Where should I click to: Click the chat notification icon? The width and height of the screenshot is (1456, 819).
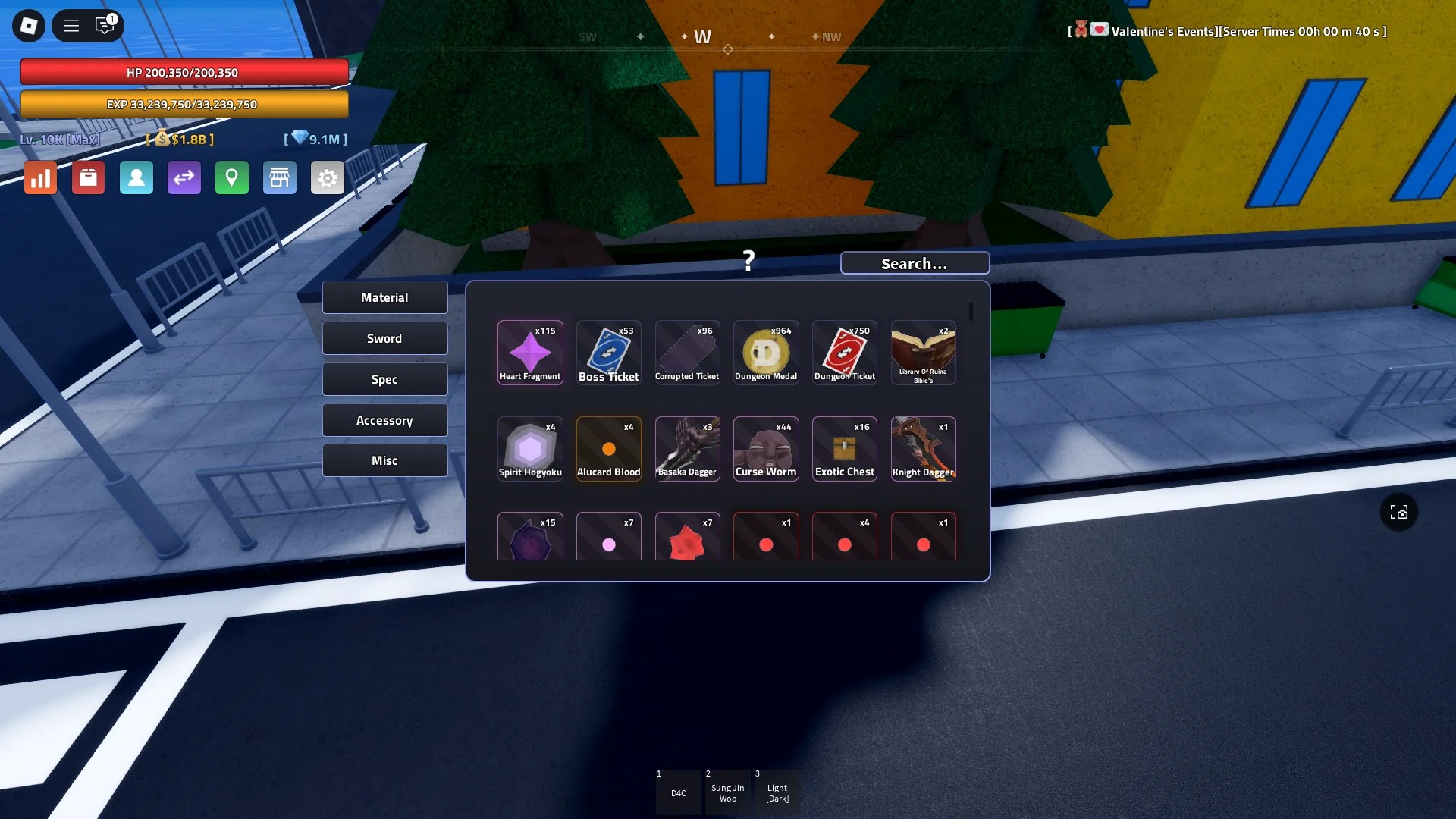click(x=105, y=25)
